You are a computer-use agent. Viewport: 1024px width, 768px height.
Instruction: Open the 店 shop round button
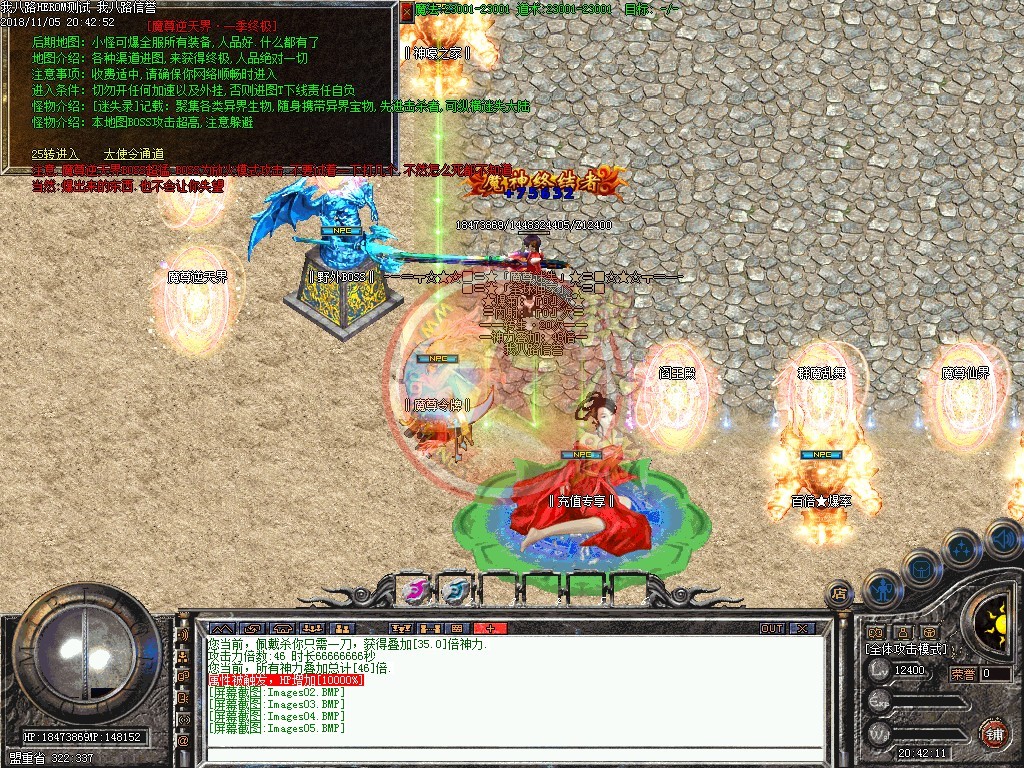(x=840, y=593)
